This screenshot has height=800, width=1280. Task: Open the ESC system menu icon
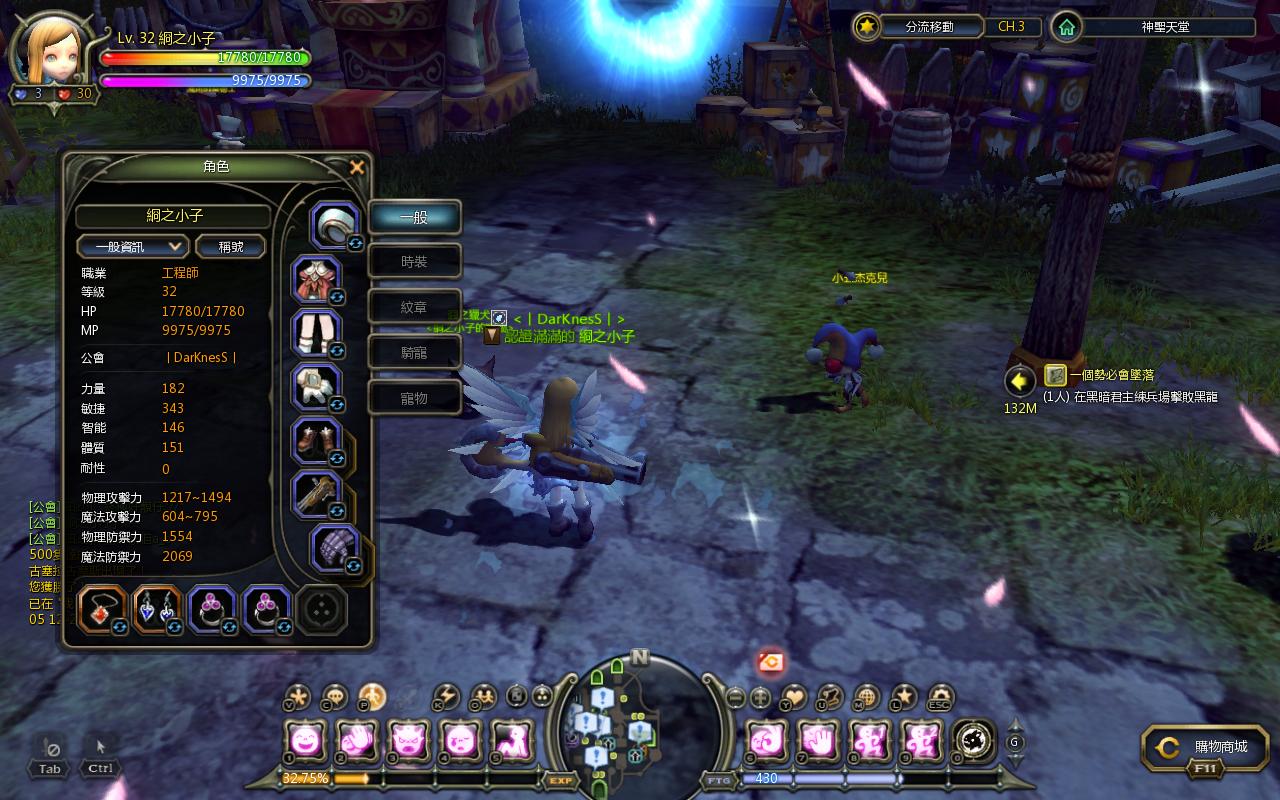[x=940, y=697]
